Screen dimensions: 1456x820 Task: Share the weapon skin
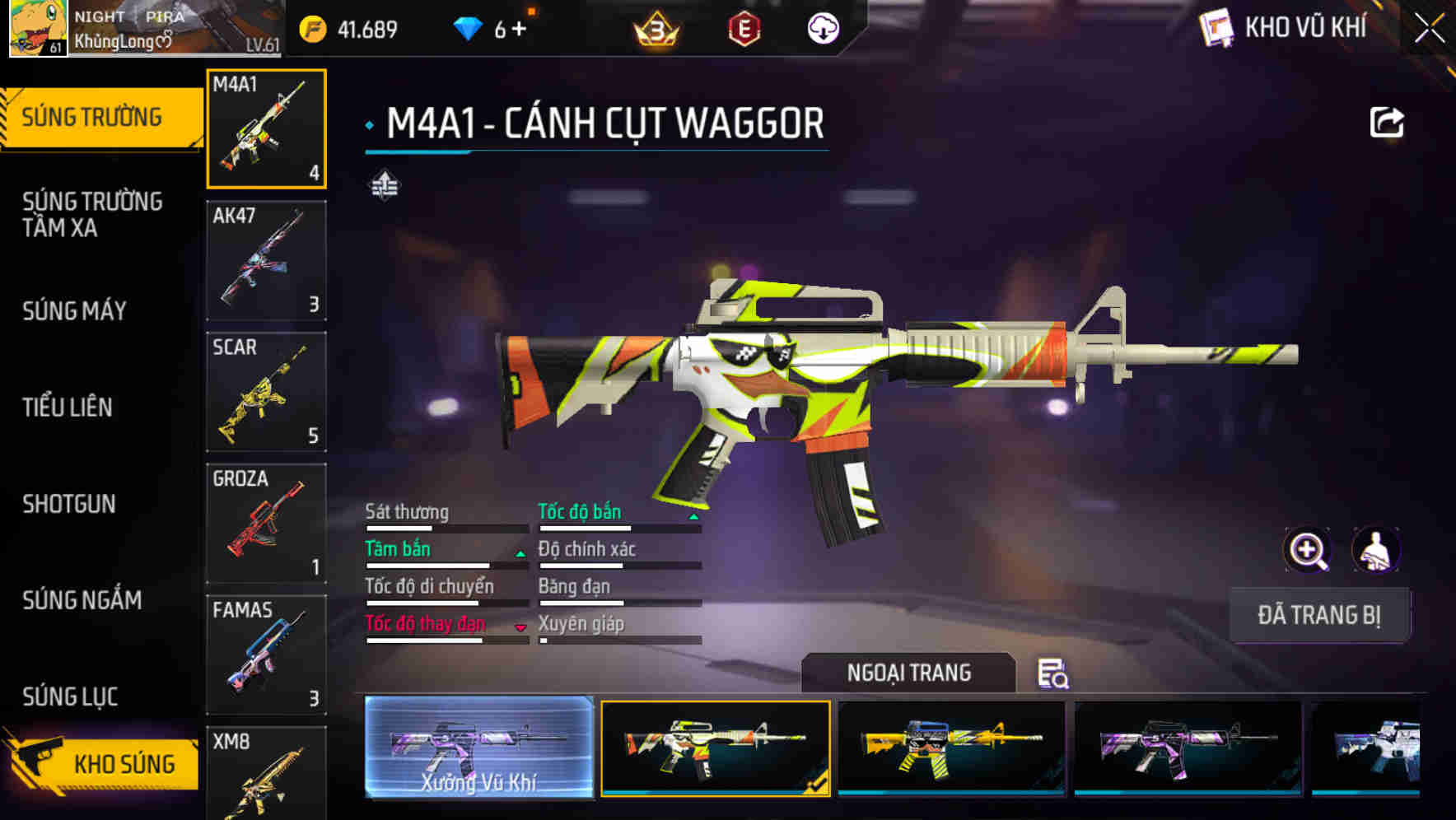1386,123
